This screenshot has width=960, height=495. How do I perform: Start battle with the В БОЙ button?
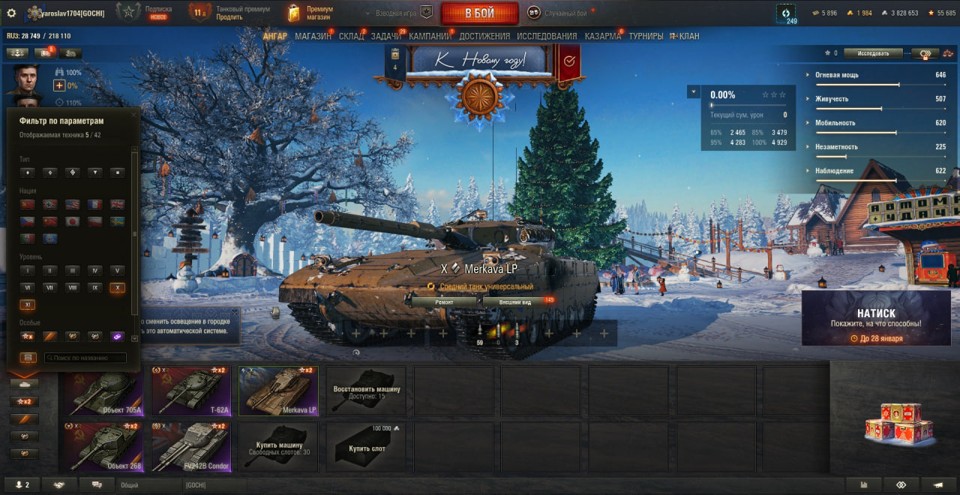[x=479, y=13]
